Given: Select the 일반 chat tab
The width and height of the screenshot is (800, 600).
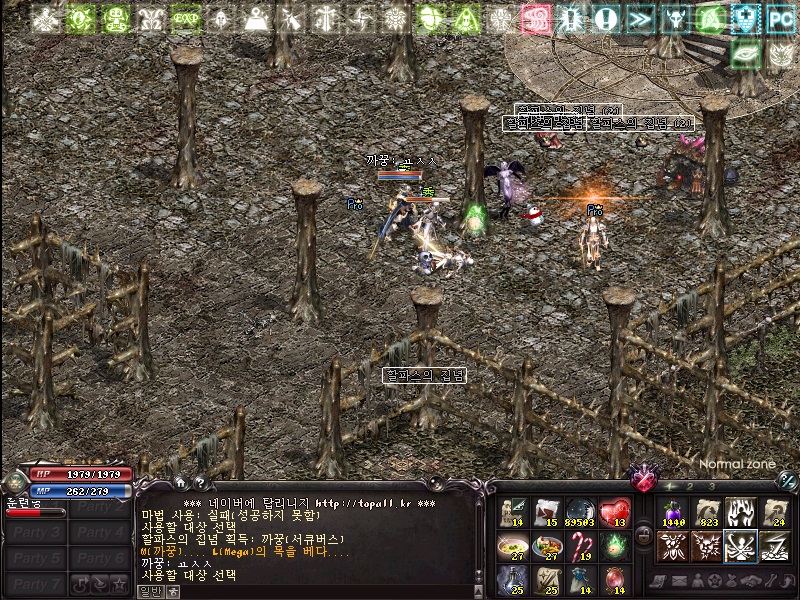Looking at the screenshot, I should pyautogui.click(x=149, y=592).
